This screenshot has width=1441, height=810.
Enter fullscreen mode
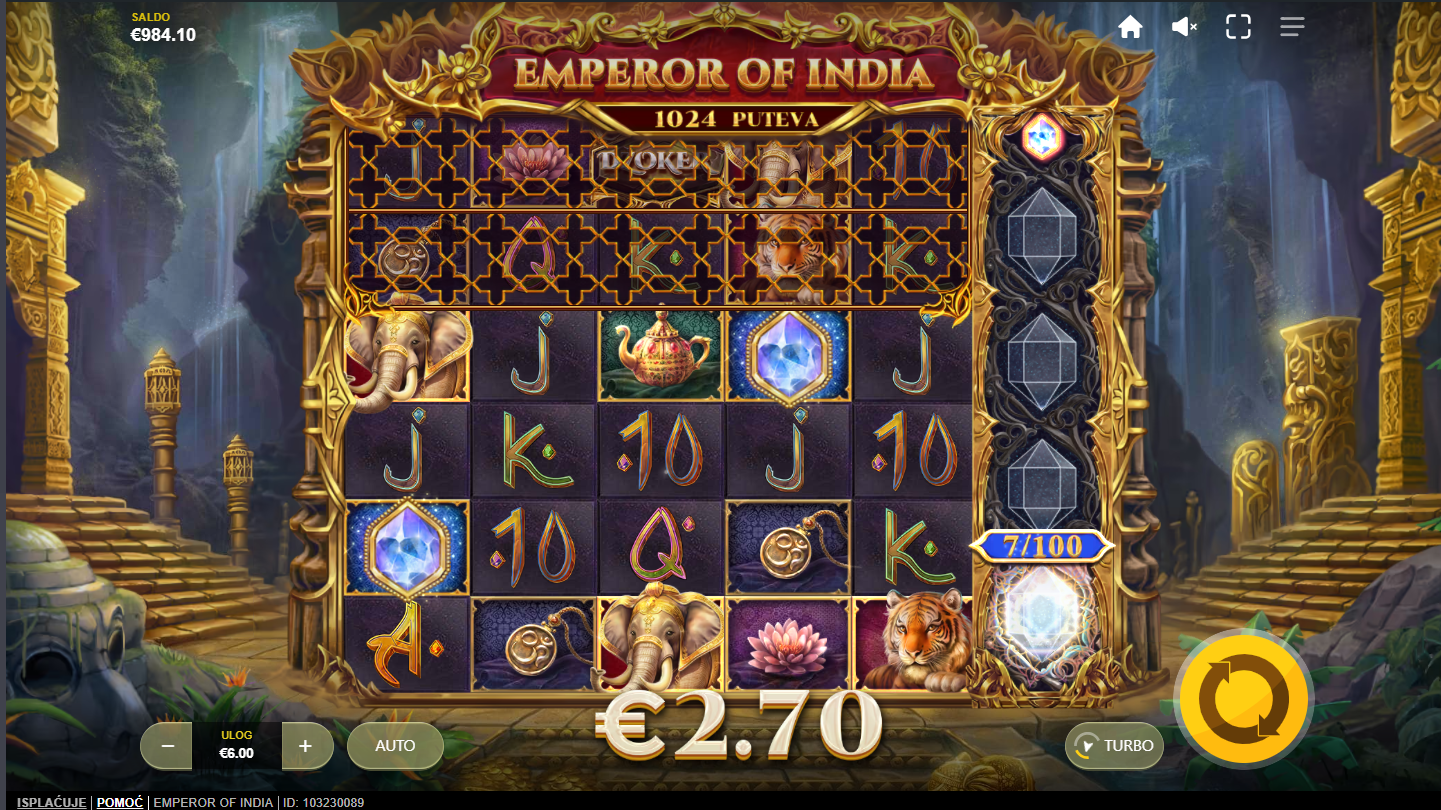(1238, 27)
